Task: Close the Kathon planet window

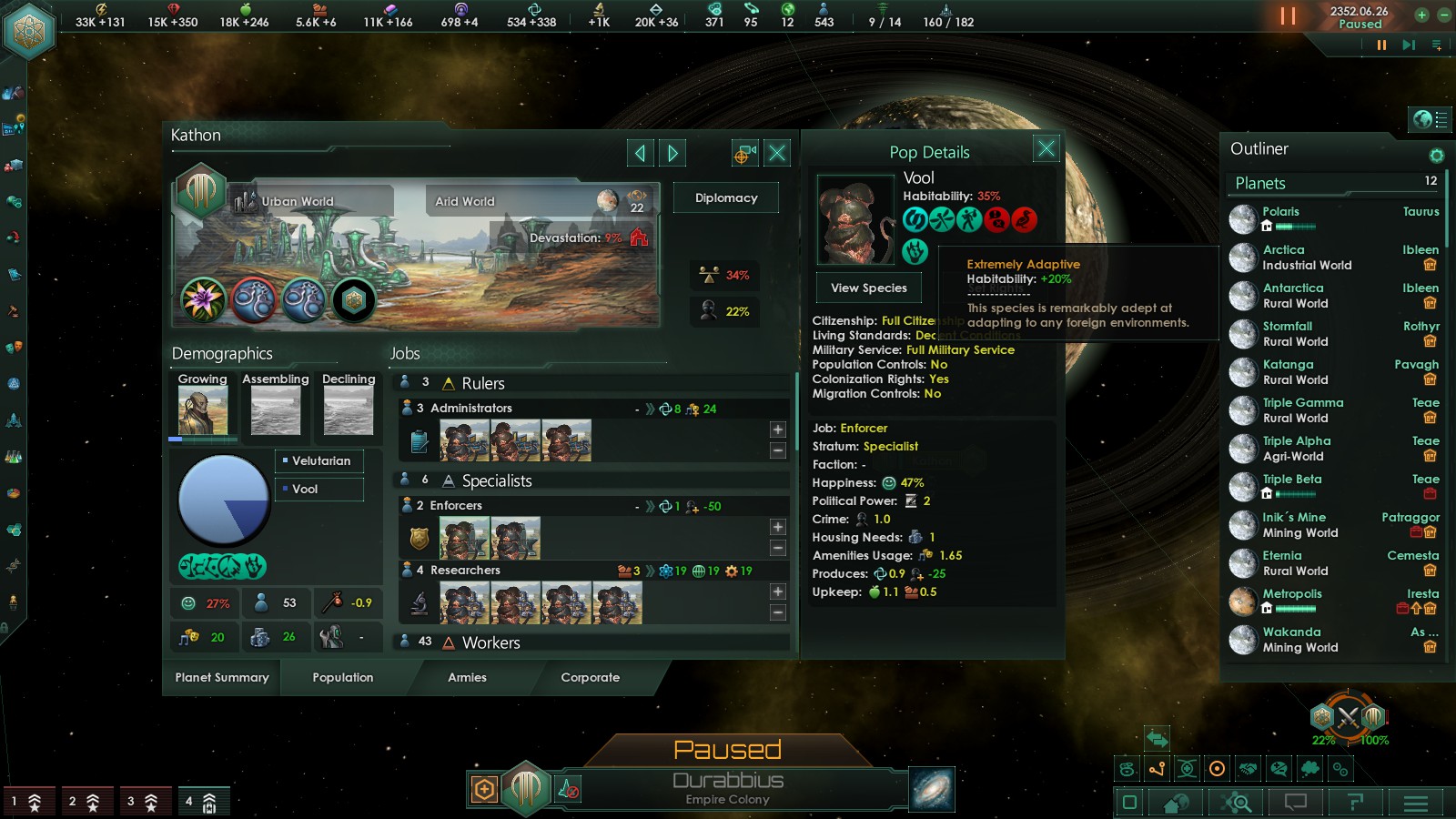Action: pos(777,153)
